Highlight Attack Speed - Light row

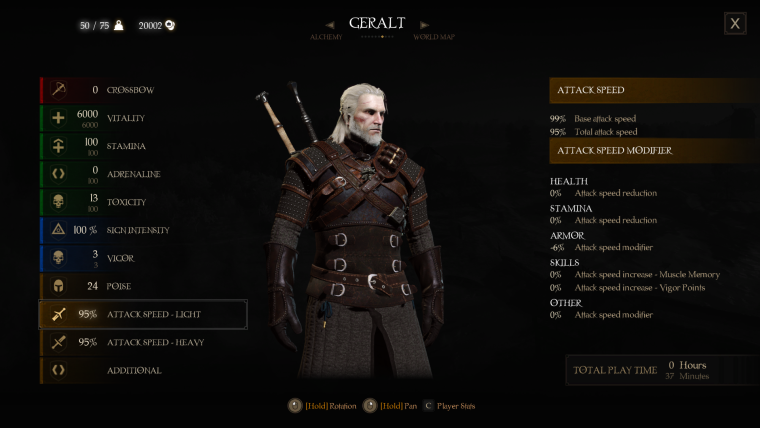click(142, 314)
